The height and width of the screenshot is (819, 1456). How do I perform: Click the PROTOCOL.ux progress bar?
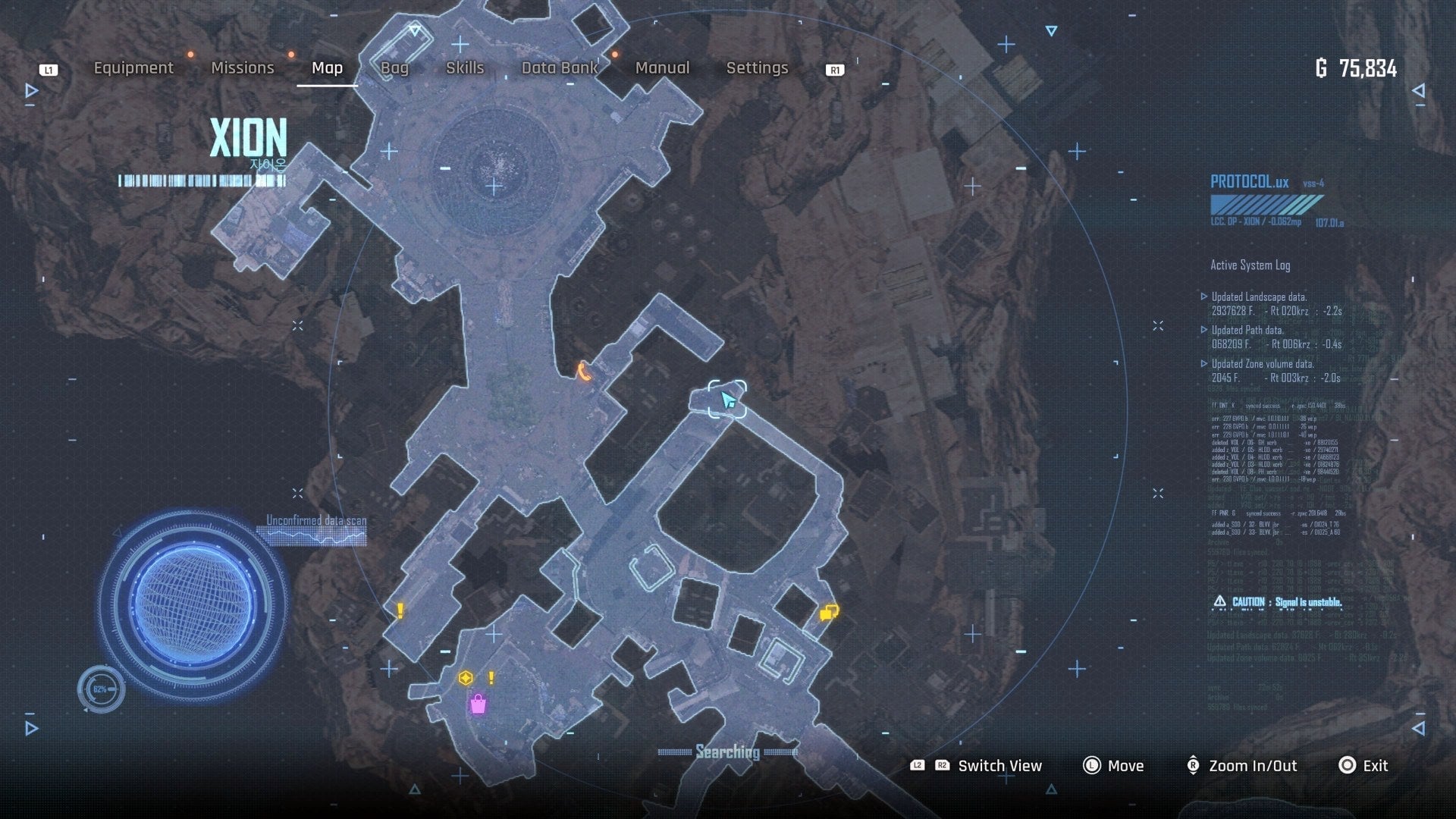[x=1266, y=203]
